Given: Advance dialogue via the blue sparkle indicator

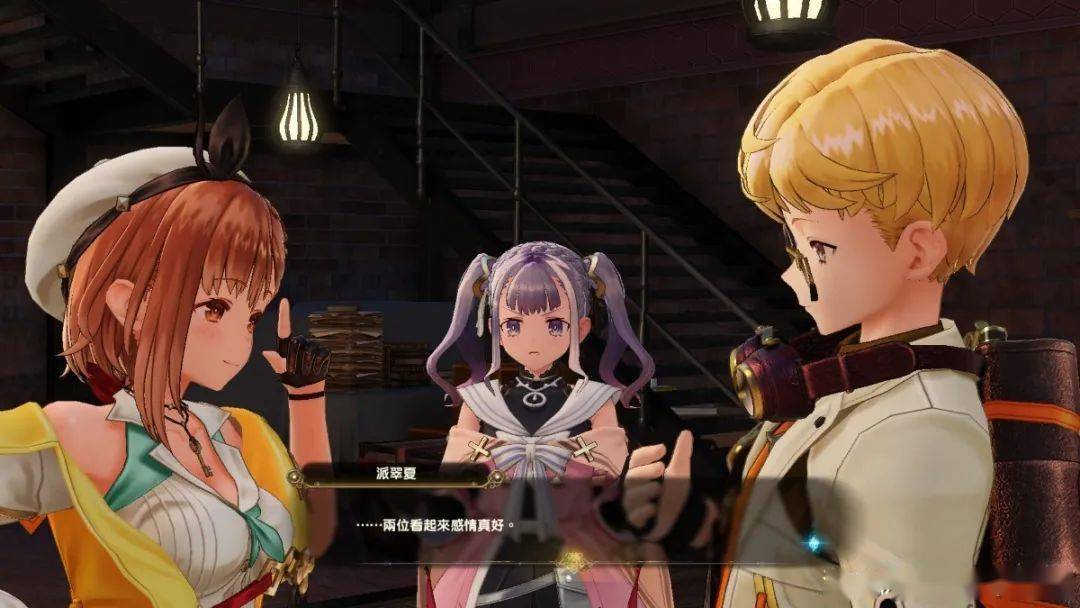Looking at the screenshot, I should pos(815,543).
